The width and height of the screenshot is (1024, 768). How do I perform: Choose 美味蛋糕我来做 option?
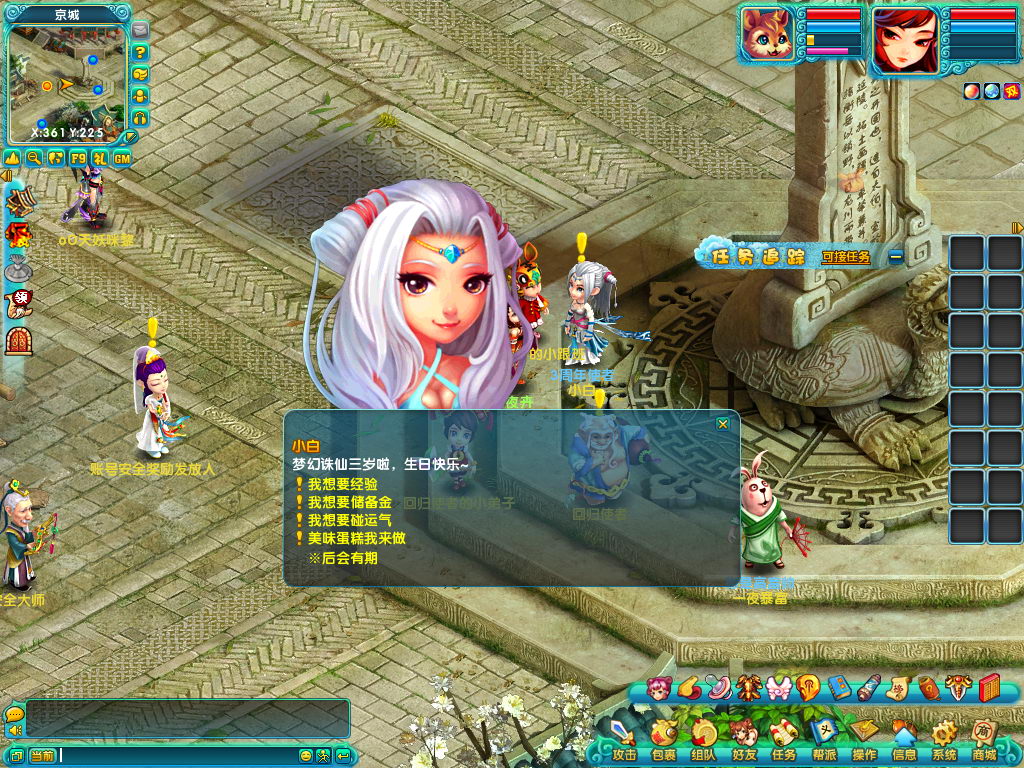[355, 538]
